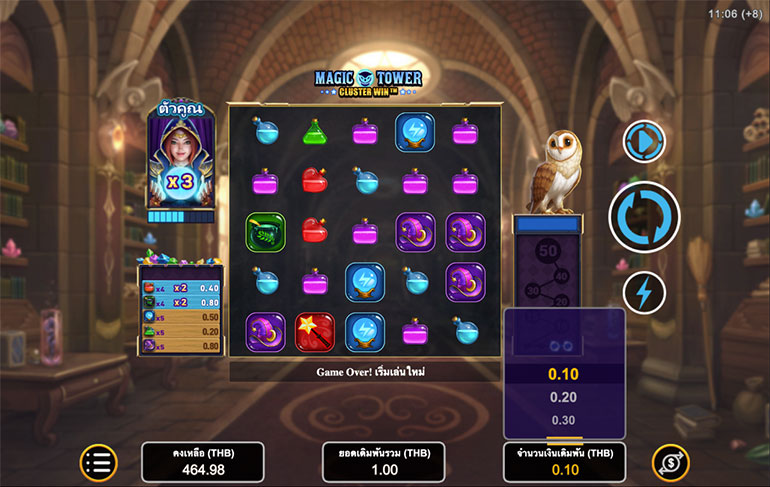Start autoplay with the play arrow button
This screenshot has width=770, height=487.
point(644,141)
